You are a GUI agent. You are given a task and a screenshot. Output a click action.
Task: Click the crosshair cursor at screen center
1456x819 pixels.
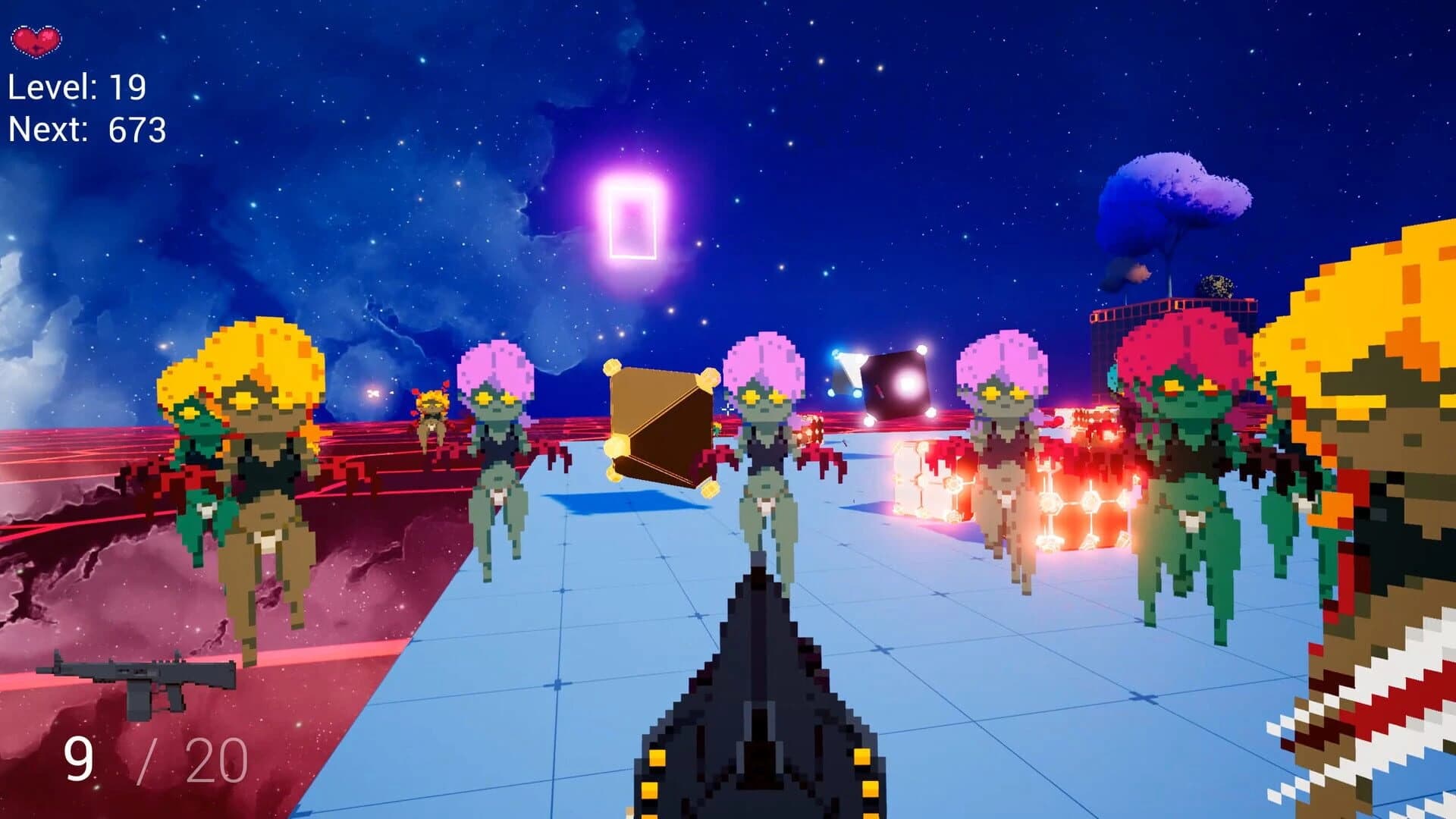pos(728,409)
